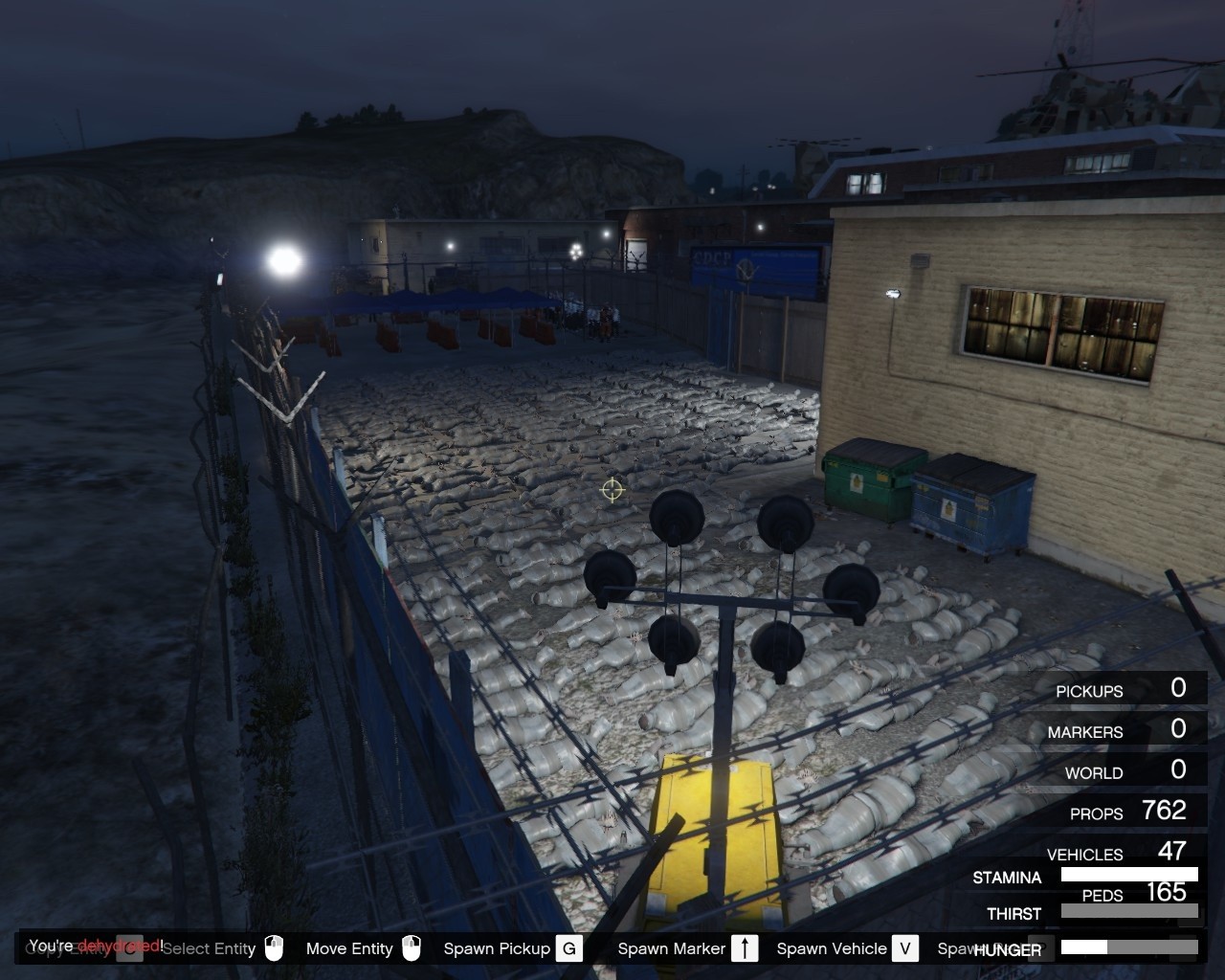The width and height of the screenshot is (1225, 980).
Task: Click the V key badge beside Spawn Vehicle
Action: (903, 948)
